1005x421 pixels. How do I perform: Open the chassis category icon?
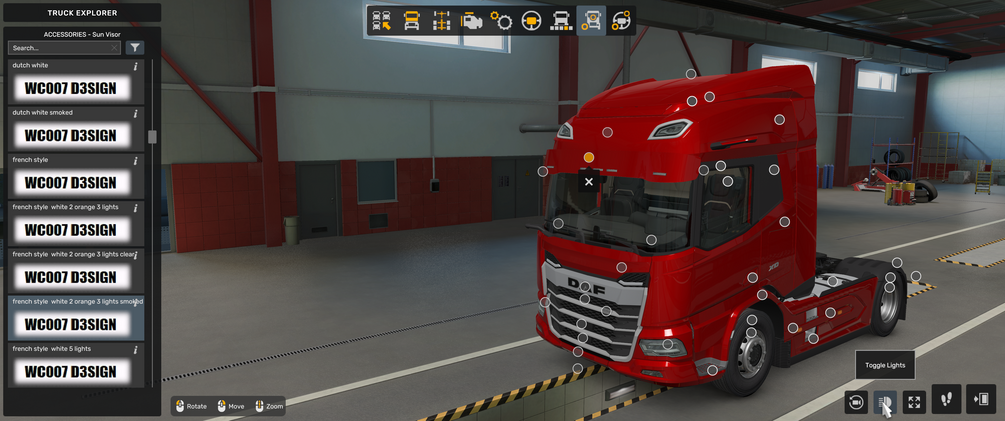click(x=441, y=21)
